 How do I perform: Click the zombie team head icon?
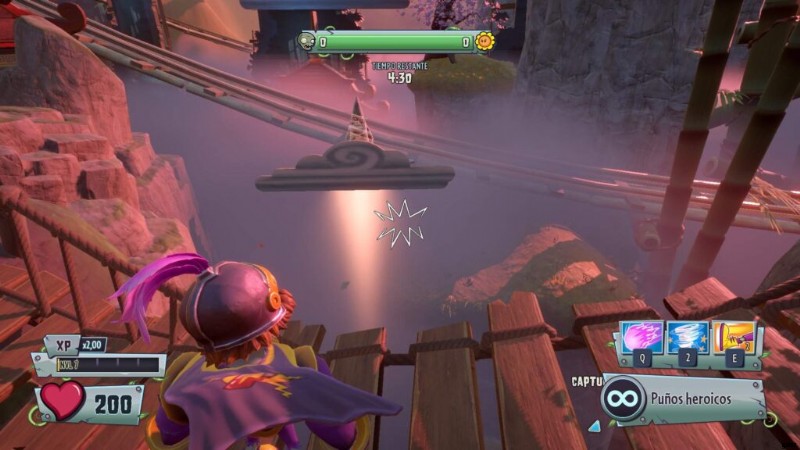[x=306, y=41]
